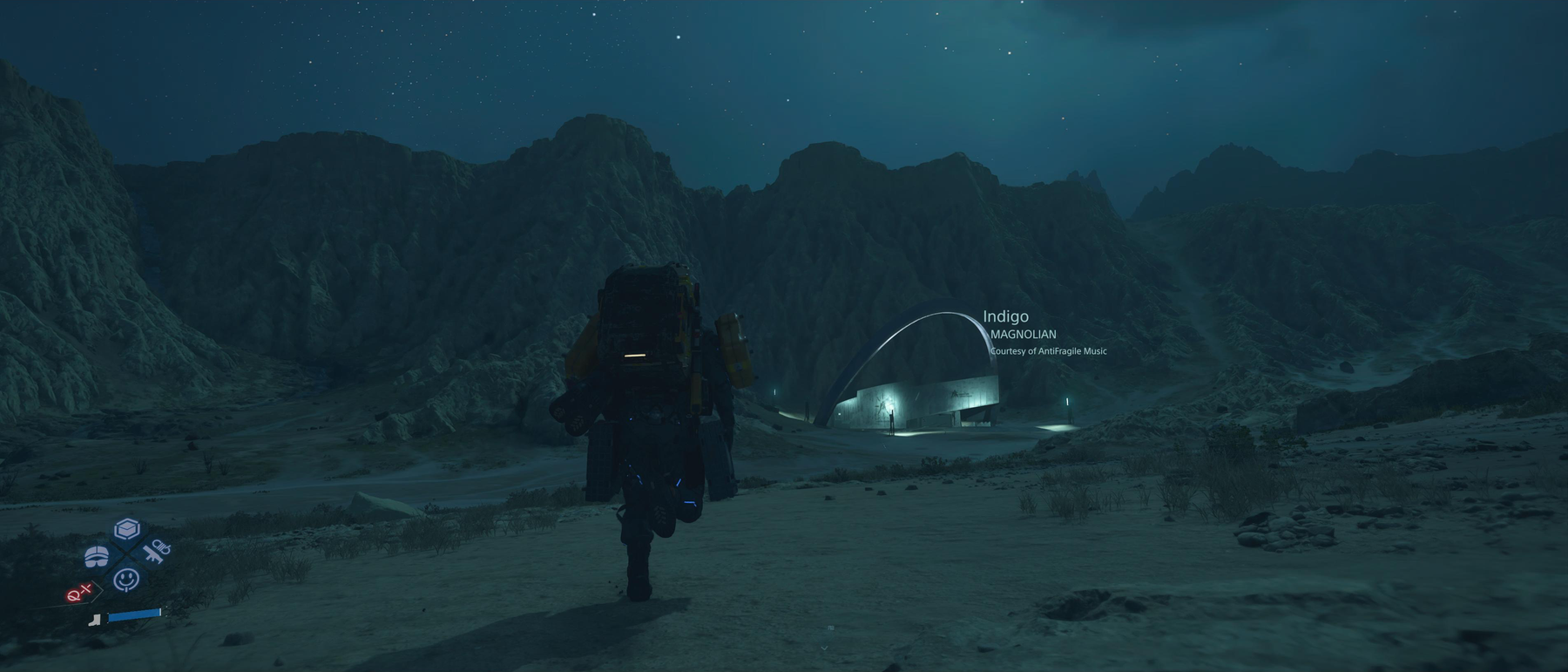Select the tools and weapons icon on the wheel
This screenshot has width=1568, height=672.
click(x=155, y=553)
